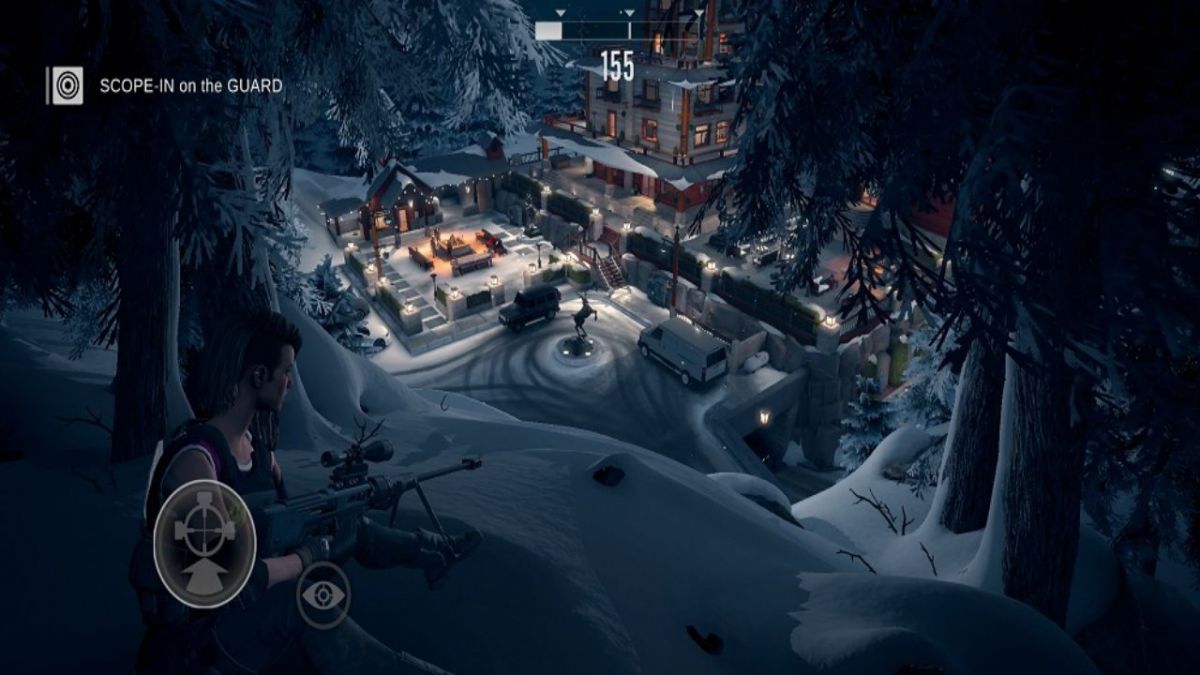Select the SCOPE-IN on the GUARD objective
The width and height of the screenshot is (1200, 675).
[190, 86]
